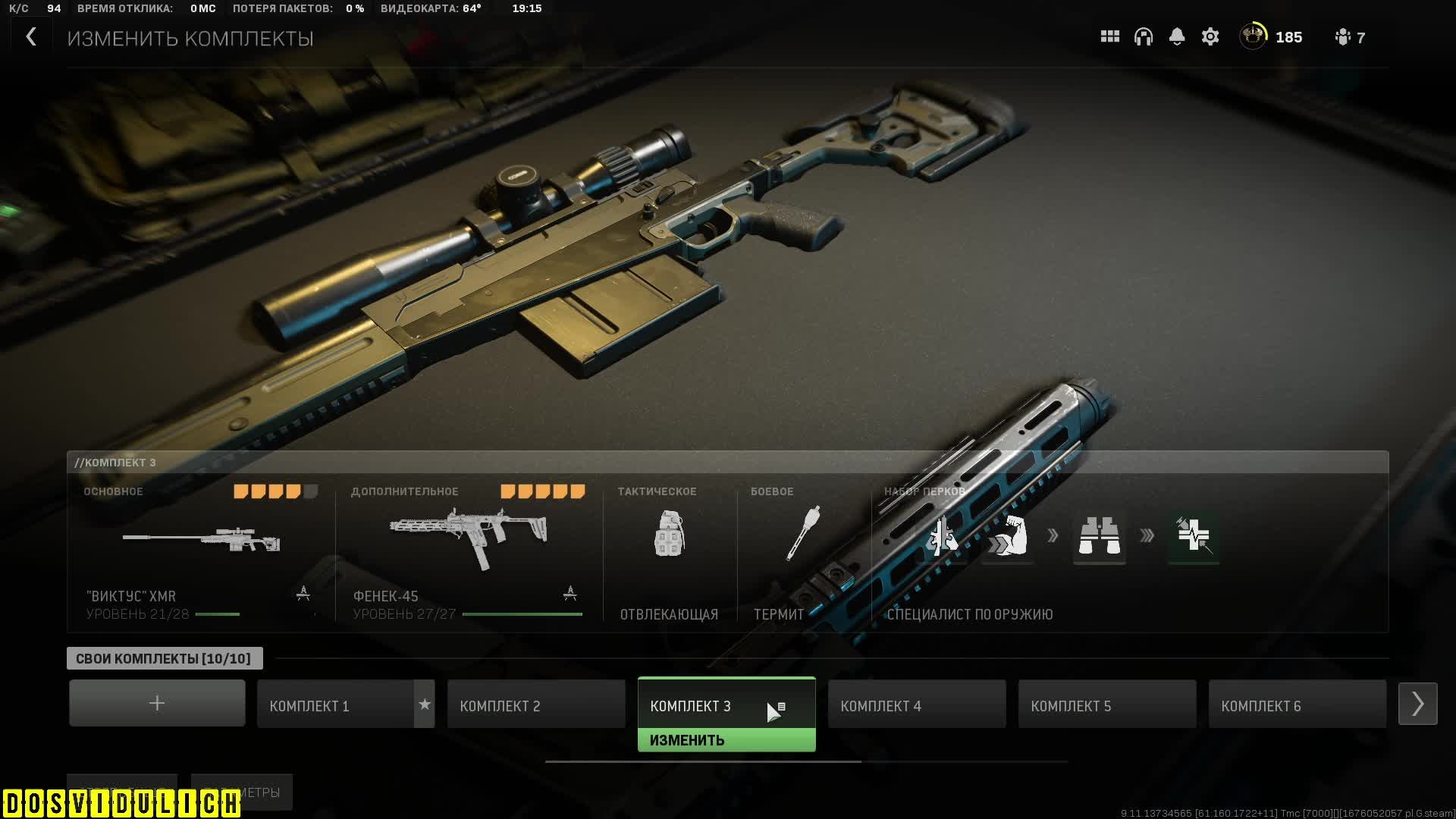
Task: Show next loadouts with the right arrow
Action: pos(1417,704)
